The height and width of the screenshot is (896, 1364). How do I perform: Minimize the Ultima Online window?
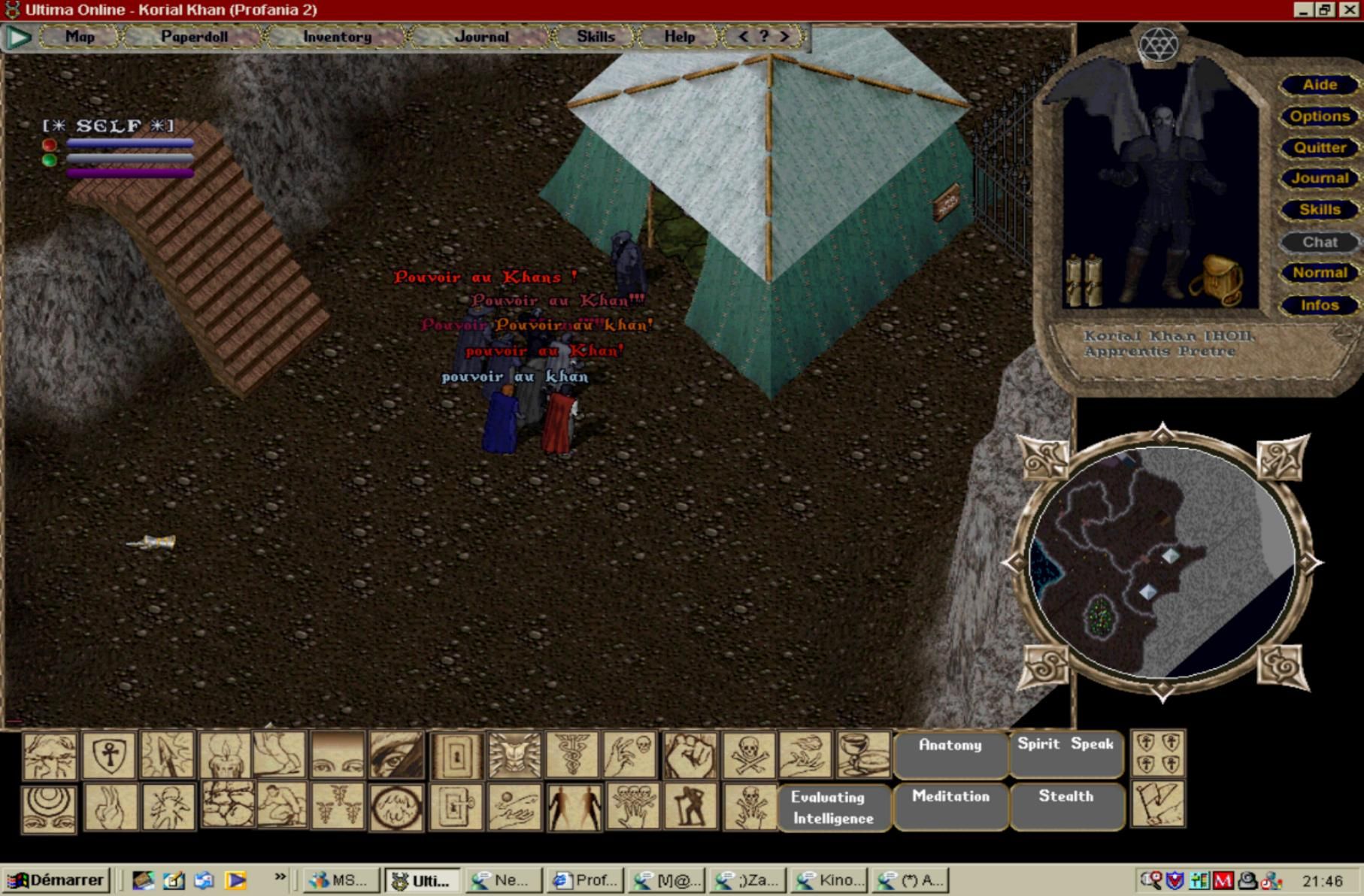(x=1303, y=10)
